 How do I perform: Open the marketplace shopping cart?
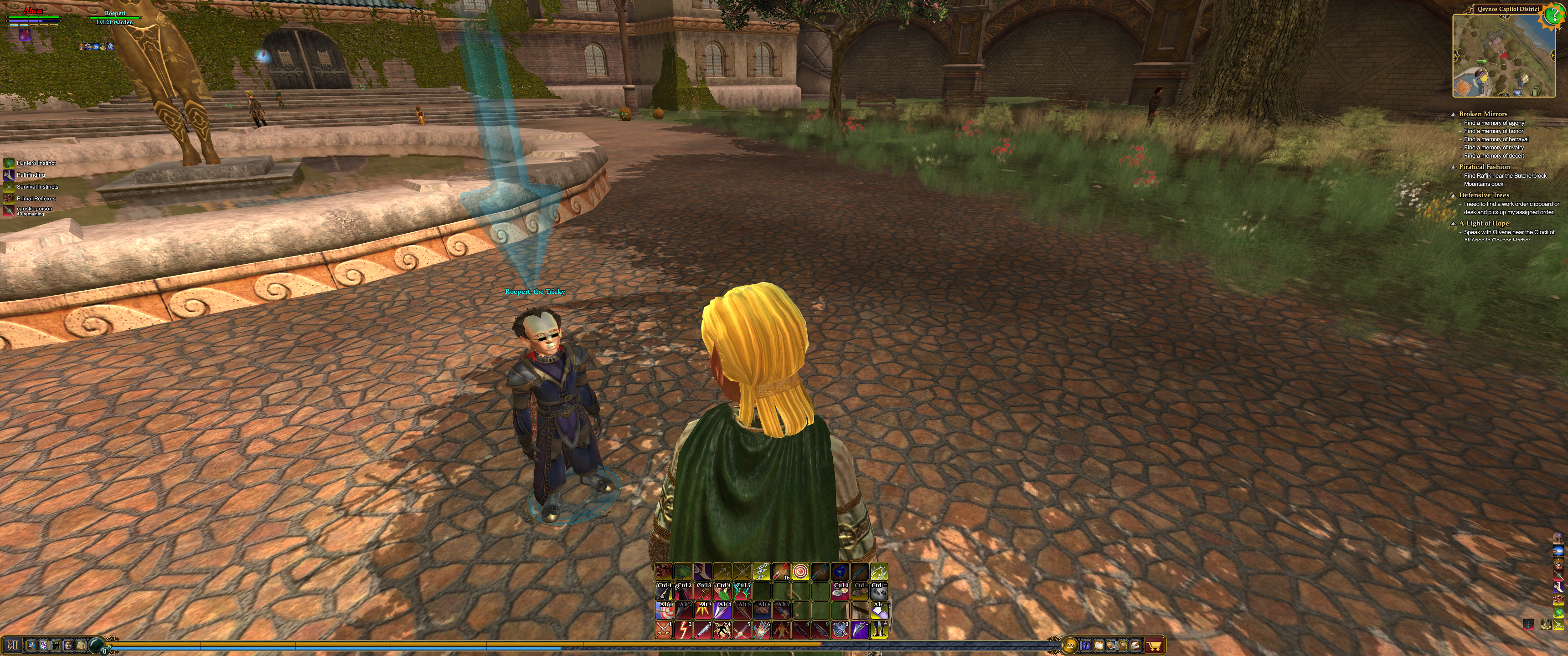(1154, 646)
